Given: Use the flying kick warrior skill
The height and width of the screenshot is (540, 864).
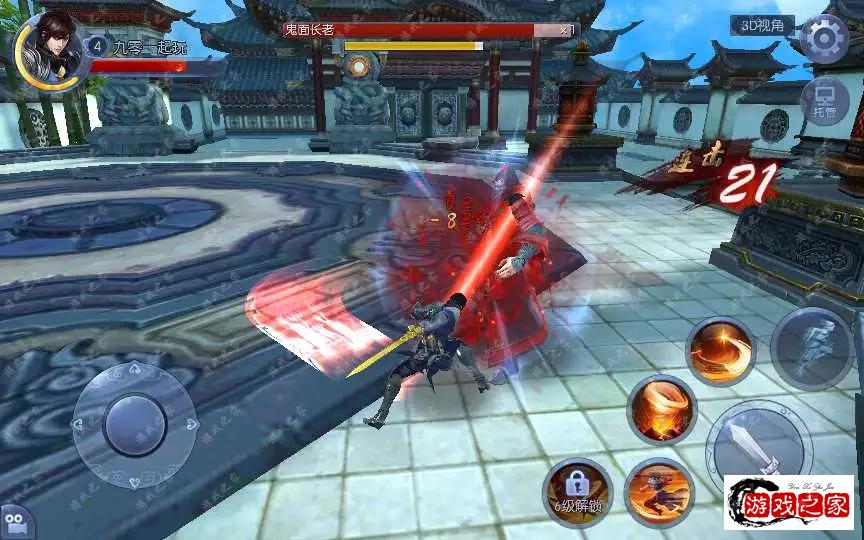Looking at the screenshot, I should pos(658,490).
